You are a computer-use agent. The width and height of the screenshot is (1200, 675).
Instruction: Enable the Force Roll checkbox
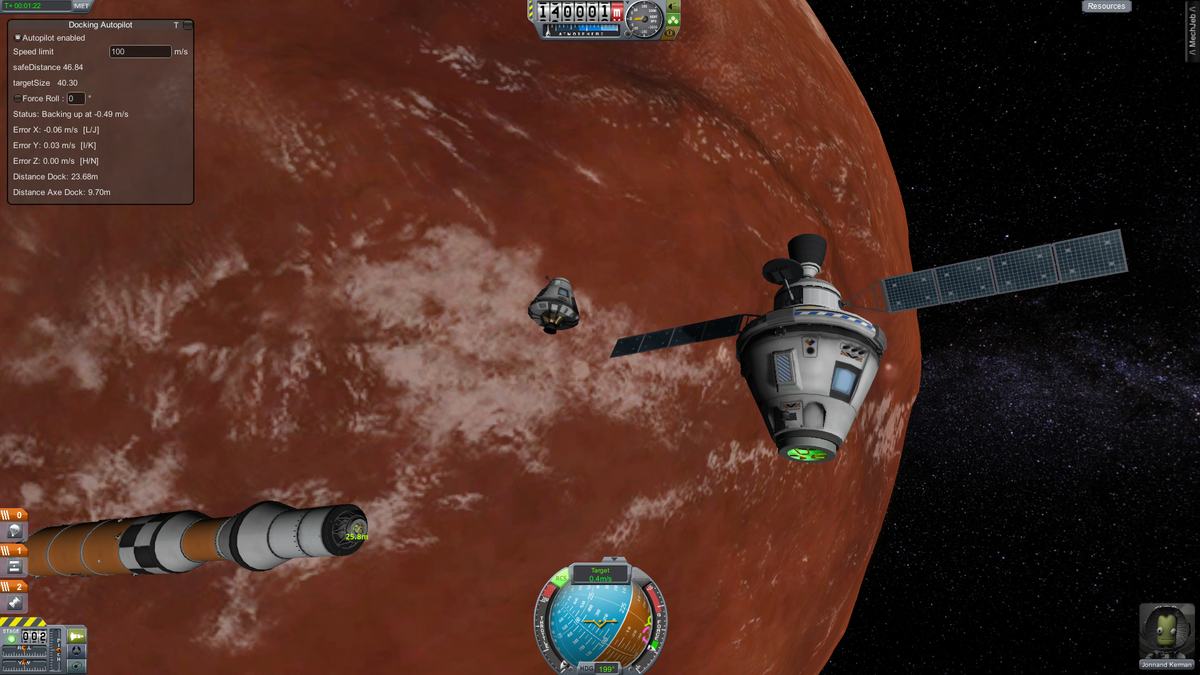(x=17, y=99)
